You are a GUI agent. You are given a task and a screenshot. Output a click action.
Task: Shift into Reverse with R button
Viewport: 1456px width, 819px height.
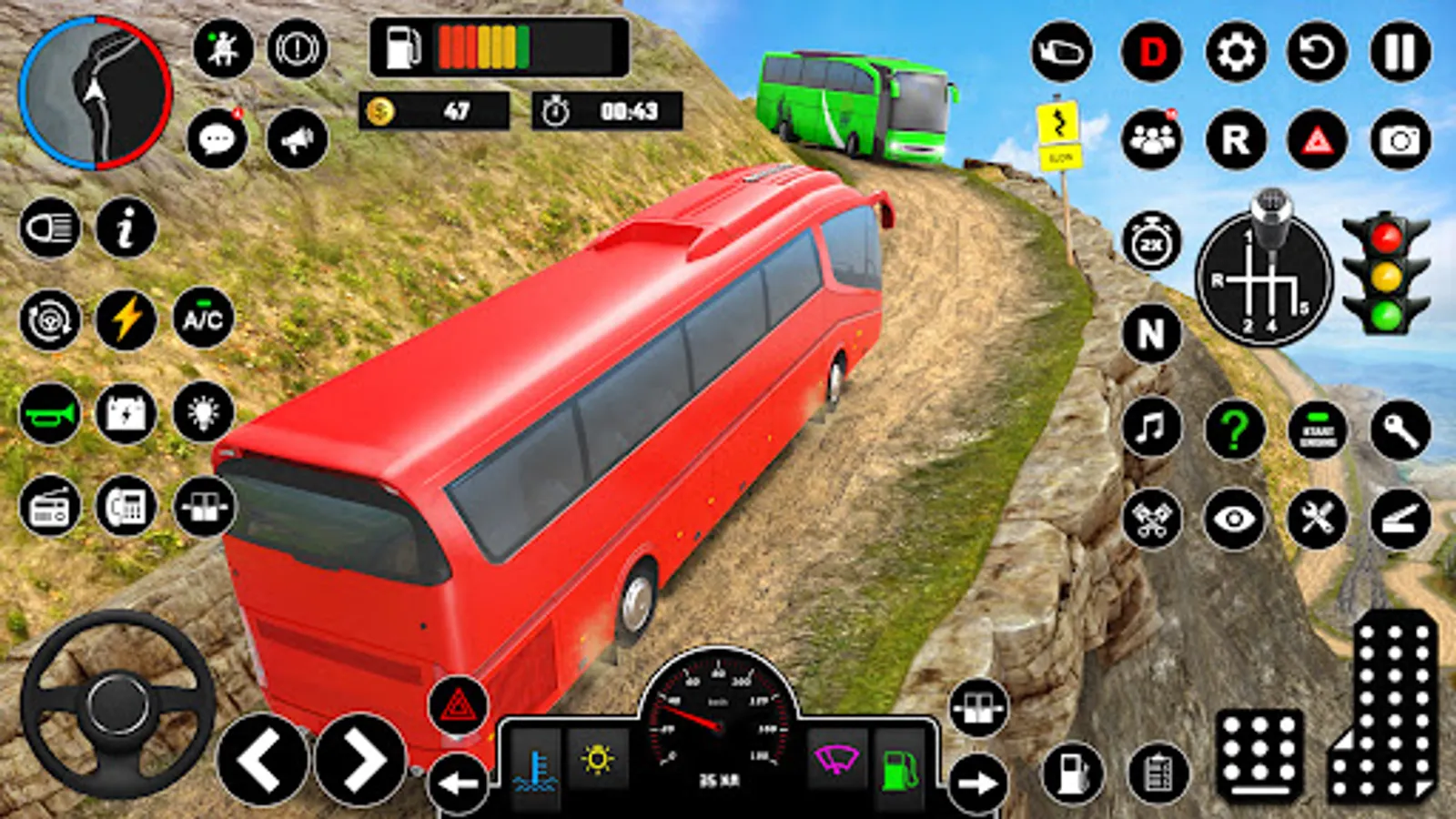click(x=1235, y=140)
